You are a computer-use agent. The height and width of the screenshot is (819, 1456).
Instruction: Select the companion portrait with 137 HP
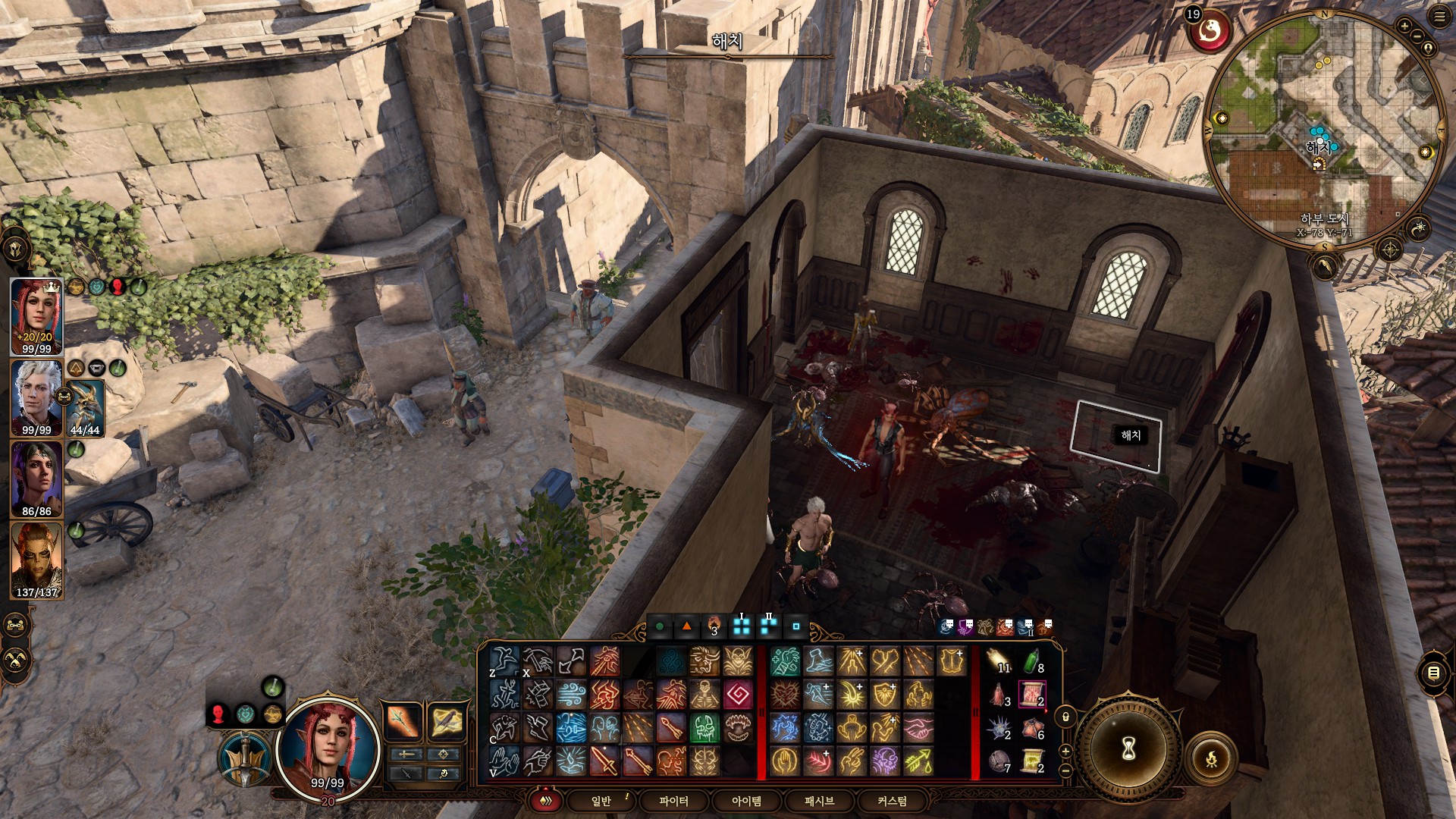[x=36, y=560]
